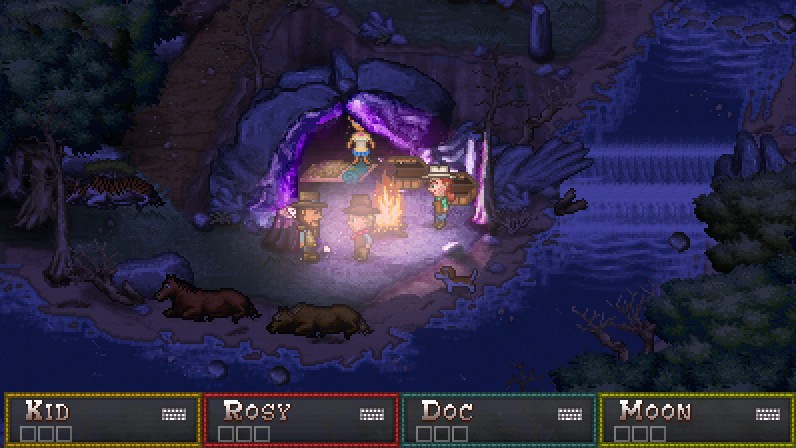Choose Doc's party panel
The width and height of the screenshot is (796, 448).
pos(499,419)
